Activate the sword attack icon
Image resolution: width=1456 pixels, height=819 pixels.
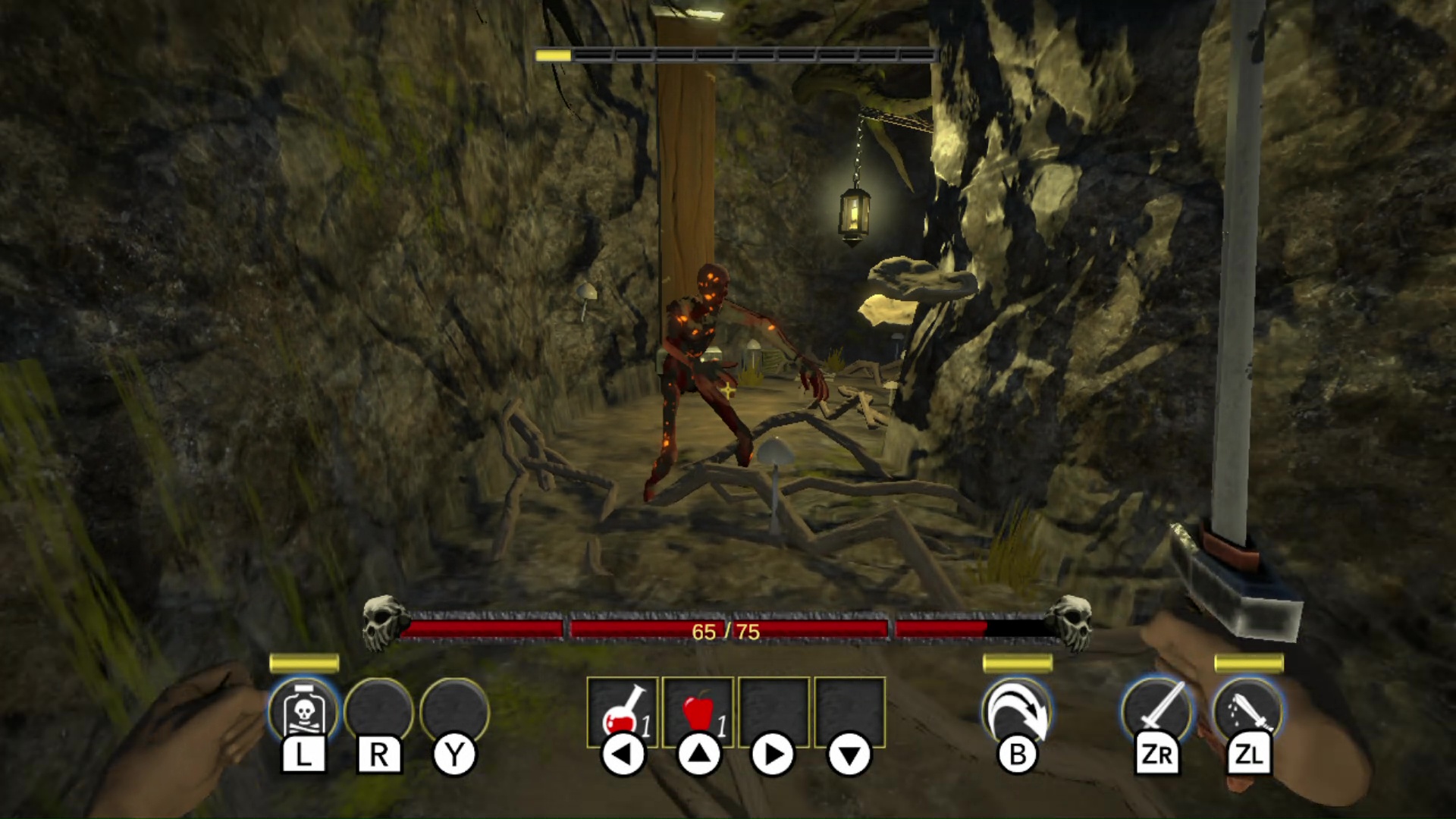coord(1157,711)
